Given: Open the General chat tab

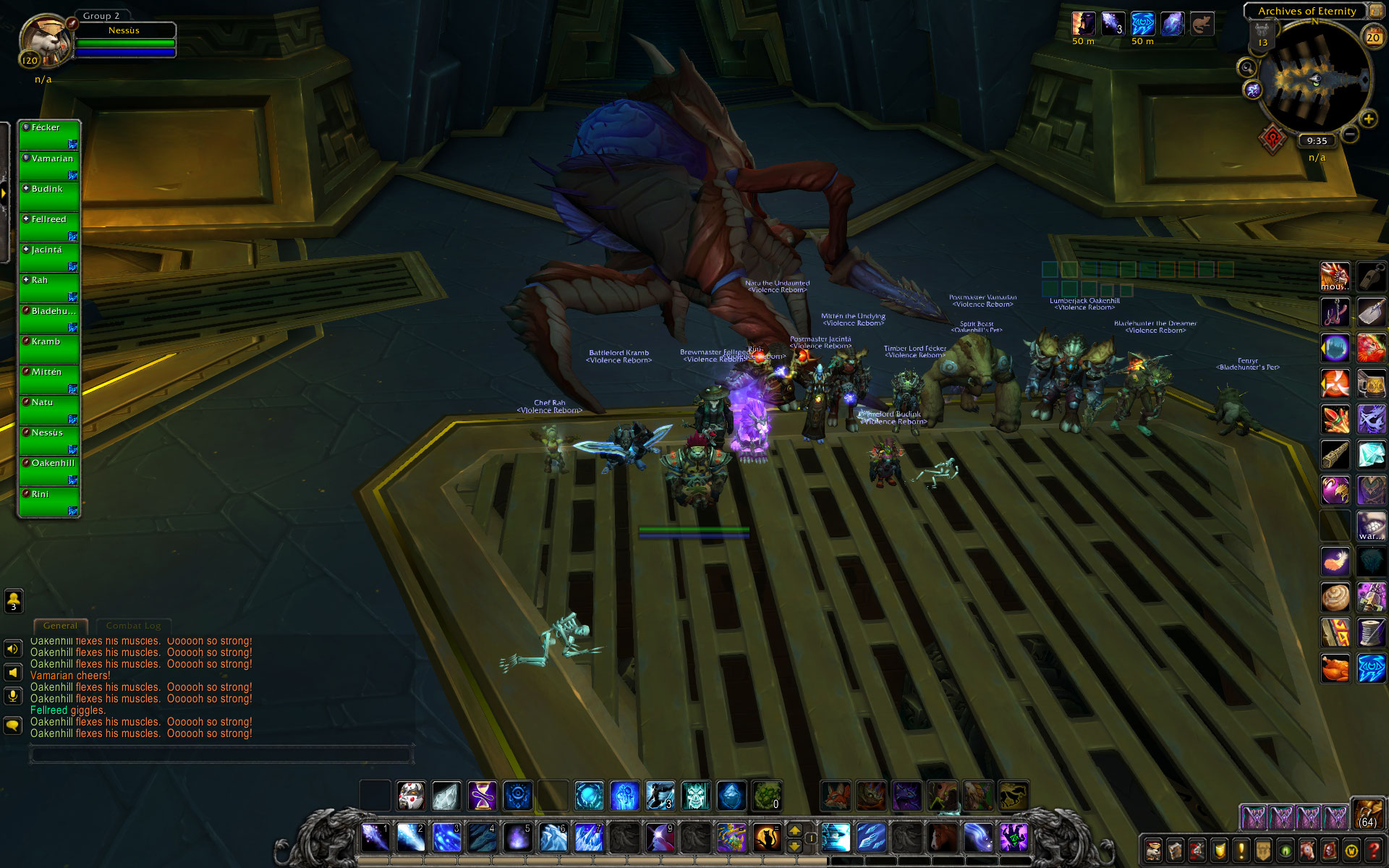Looking at the screenshot, I should [60, 626].
